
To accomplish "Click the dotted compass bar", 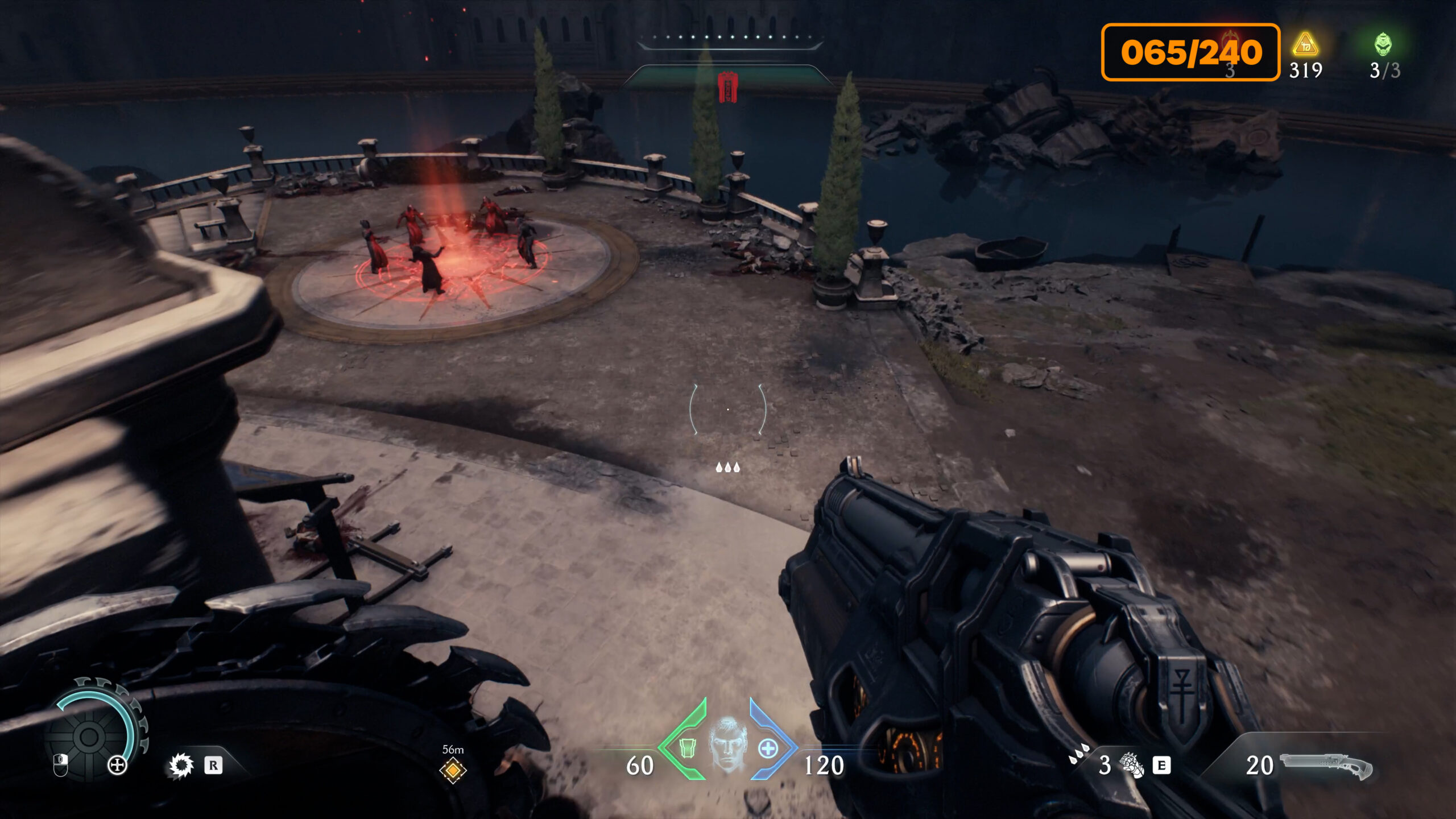I will [x=730, y=38].
